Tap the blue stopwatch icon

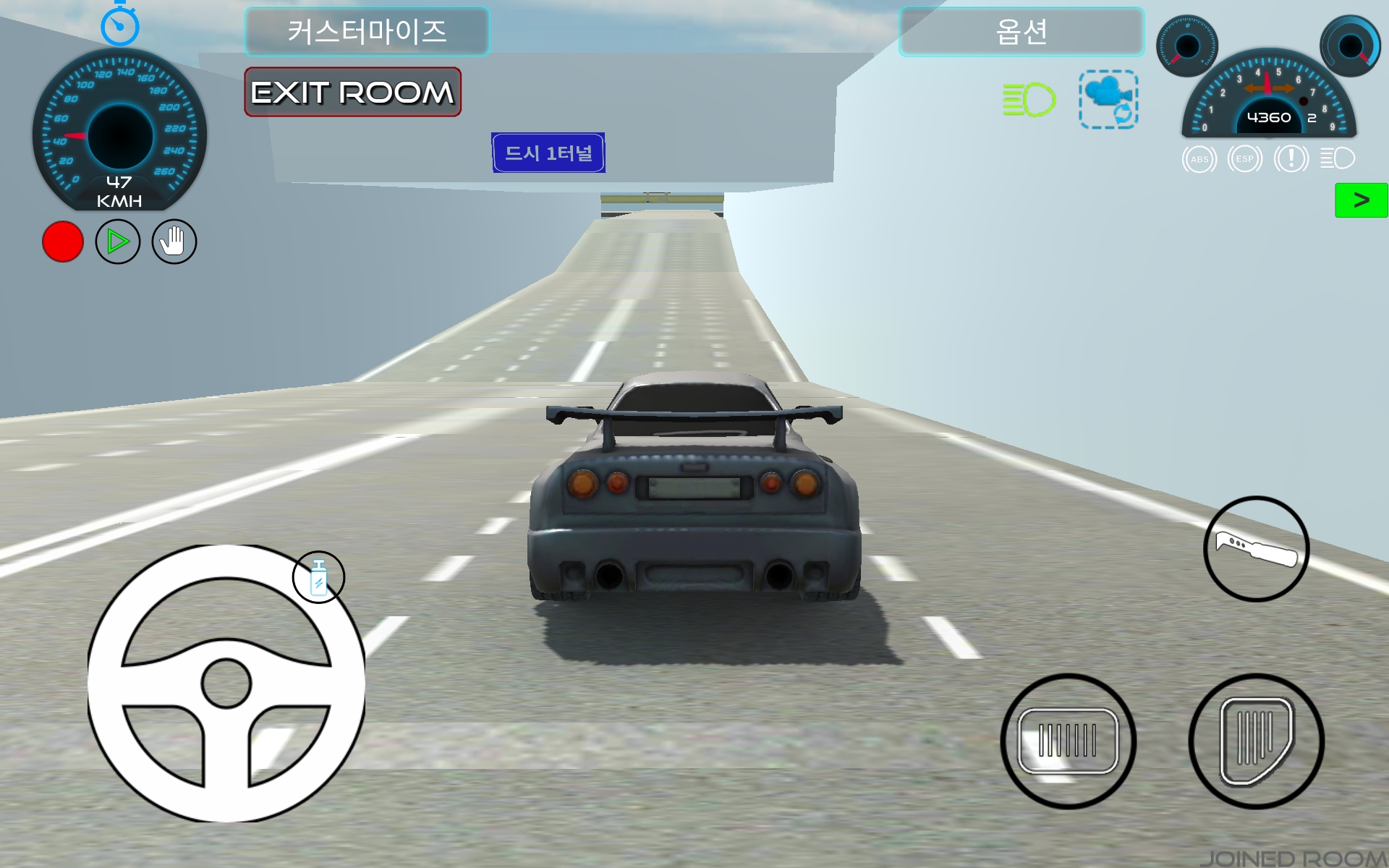[119, 25]
